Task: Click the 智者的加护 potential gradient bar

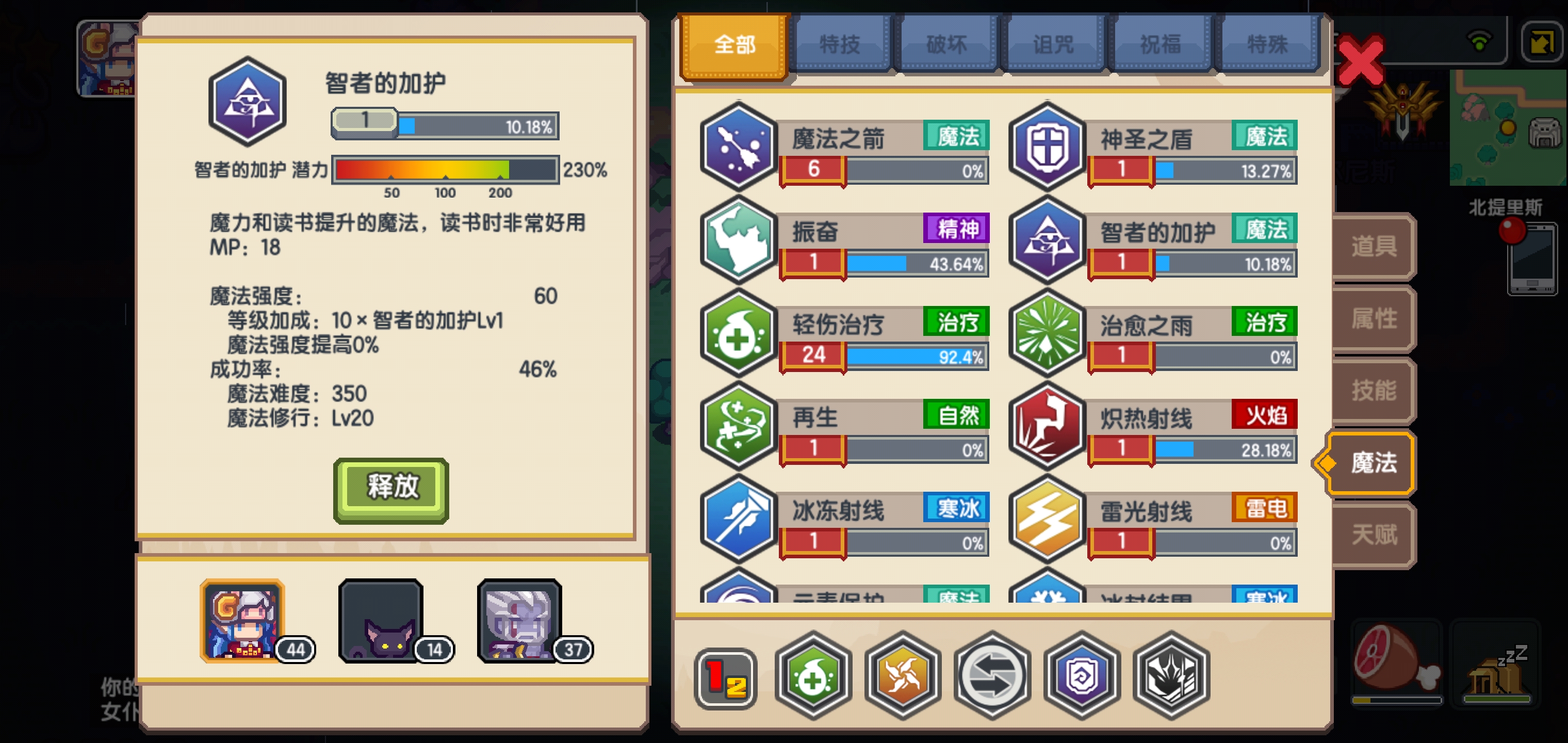Action: [444, 171]
